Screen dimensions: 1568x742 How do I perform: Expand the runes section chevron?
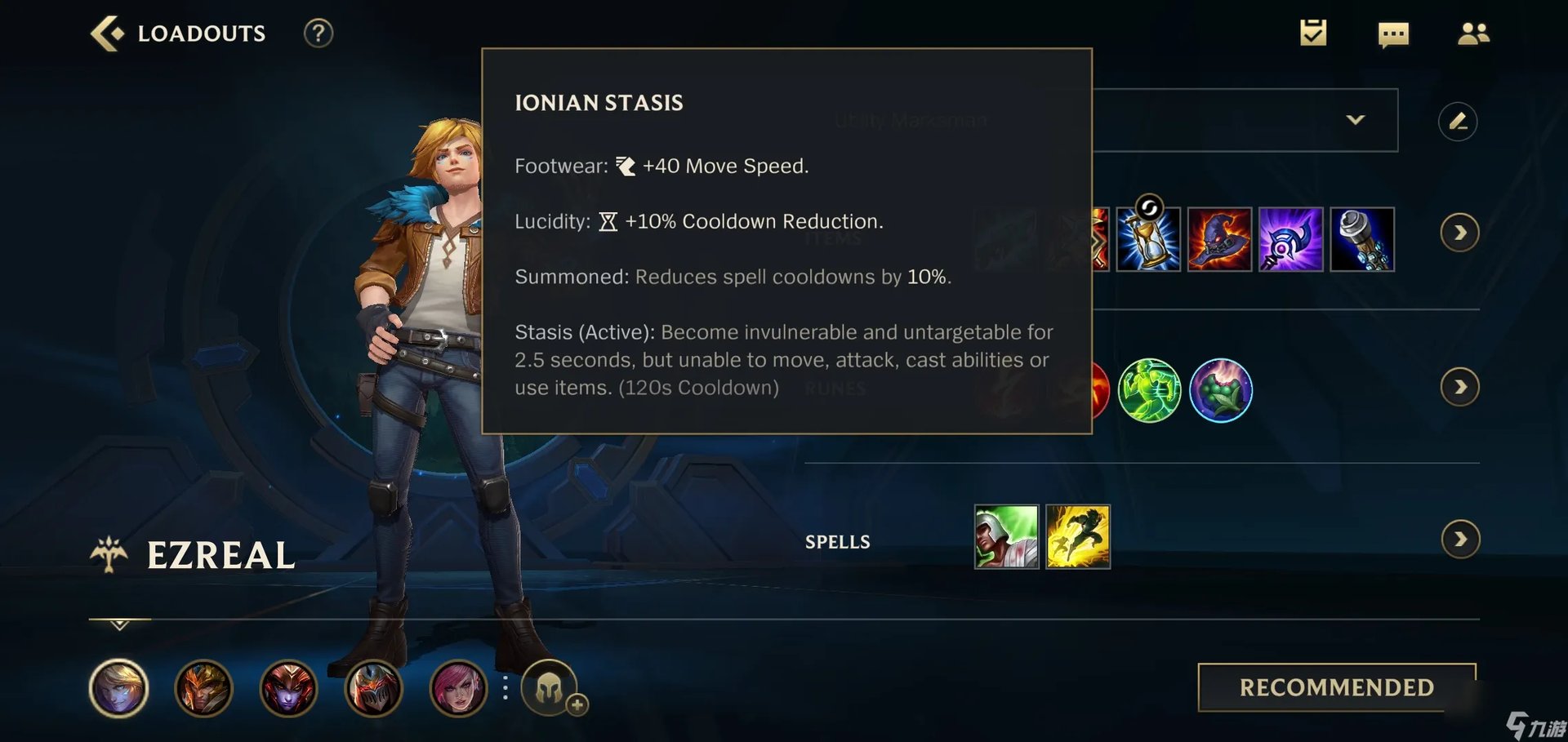[1460, 387]
